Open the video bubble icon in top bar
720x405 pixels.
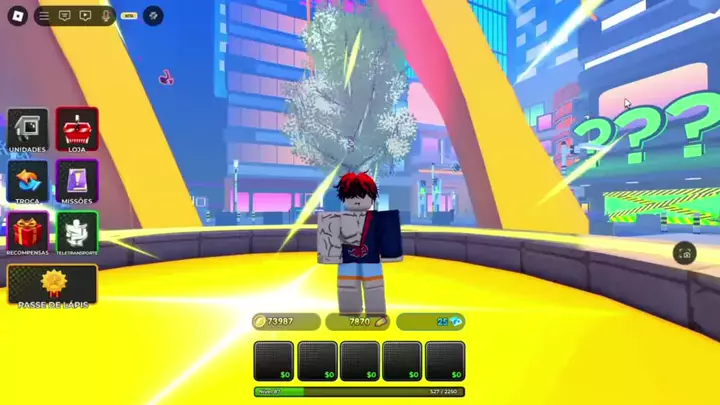point(85,16)
